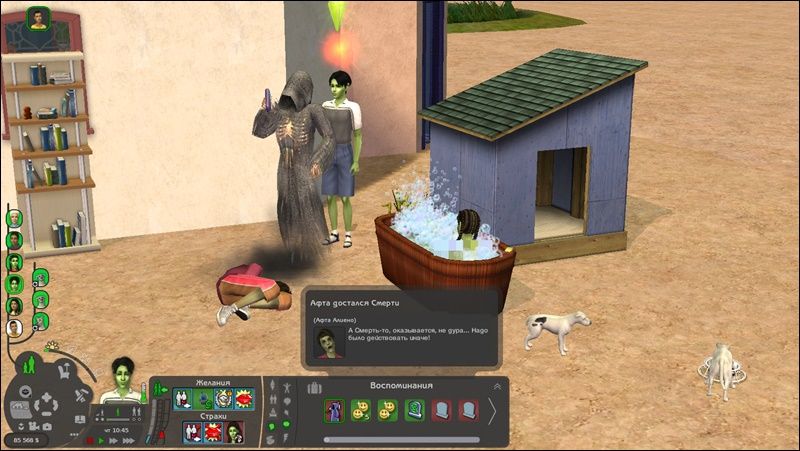Image resolution: width=800 pixels, height=451 pixels.
Task: Collapse the Воспоминания panel with the double chevron
Action: [x=497, y=386]
